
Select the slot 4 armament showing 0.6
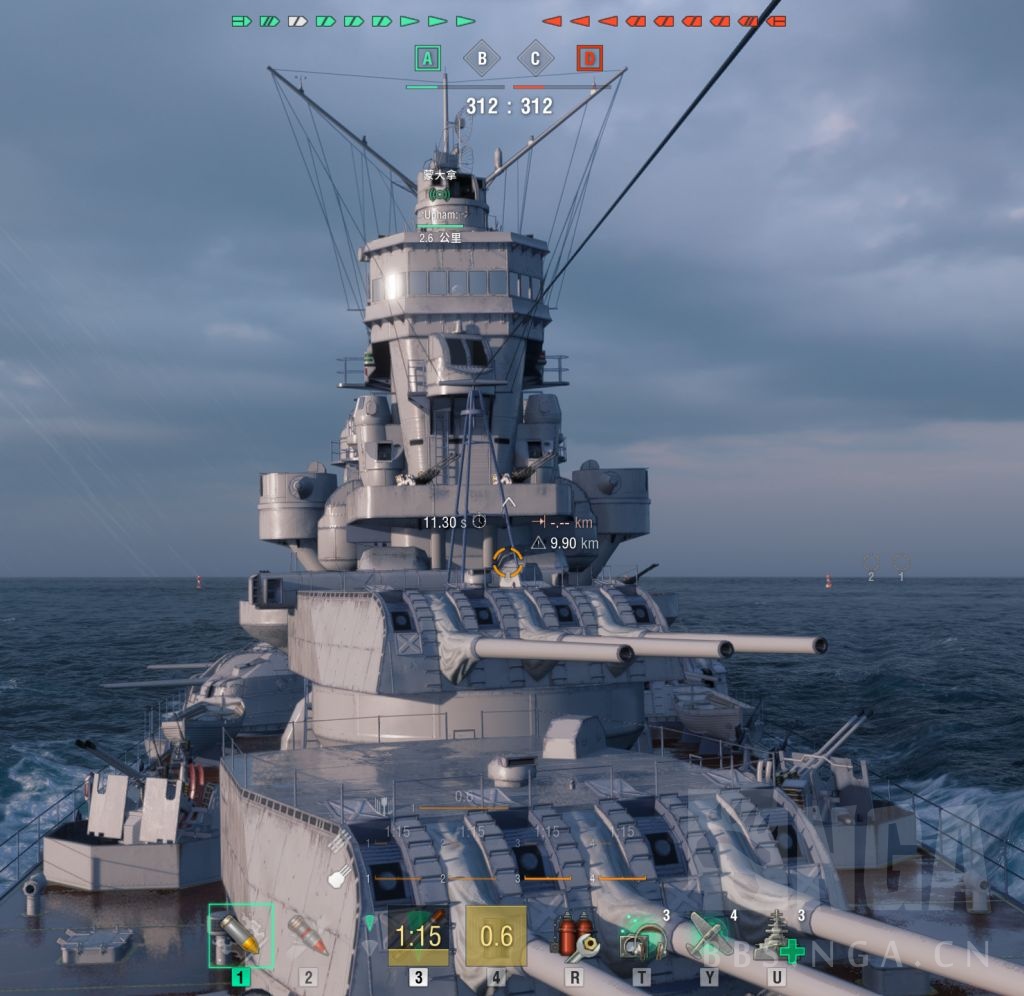pos(496,936)
